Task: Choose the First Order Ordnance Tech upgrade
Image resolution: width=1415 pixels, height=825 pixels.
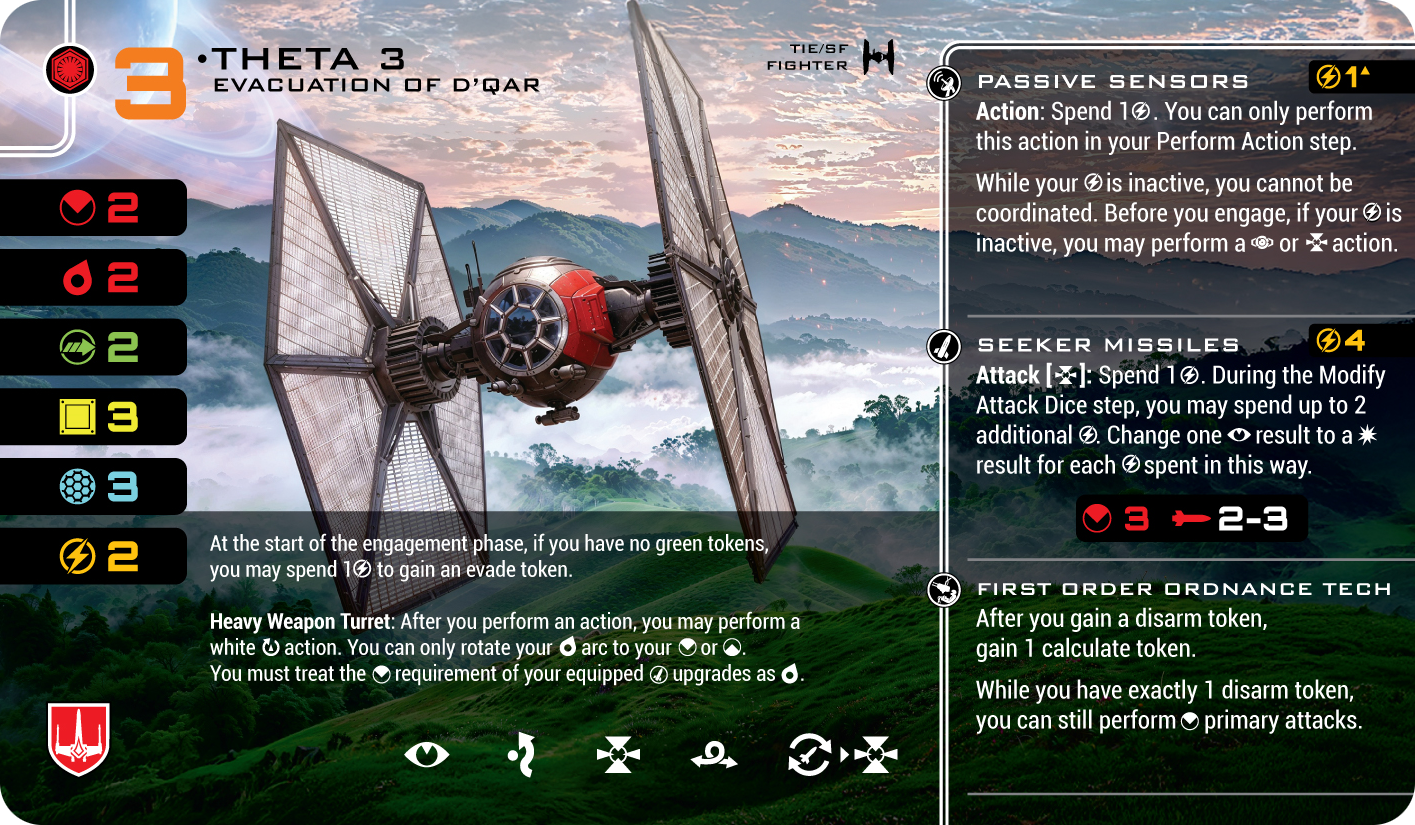Action: coord(1183,589)
